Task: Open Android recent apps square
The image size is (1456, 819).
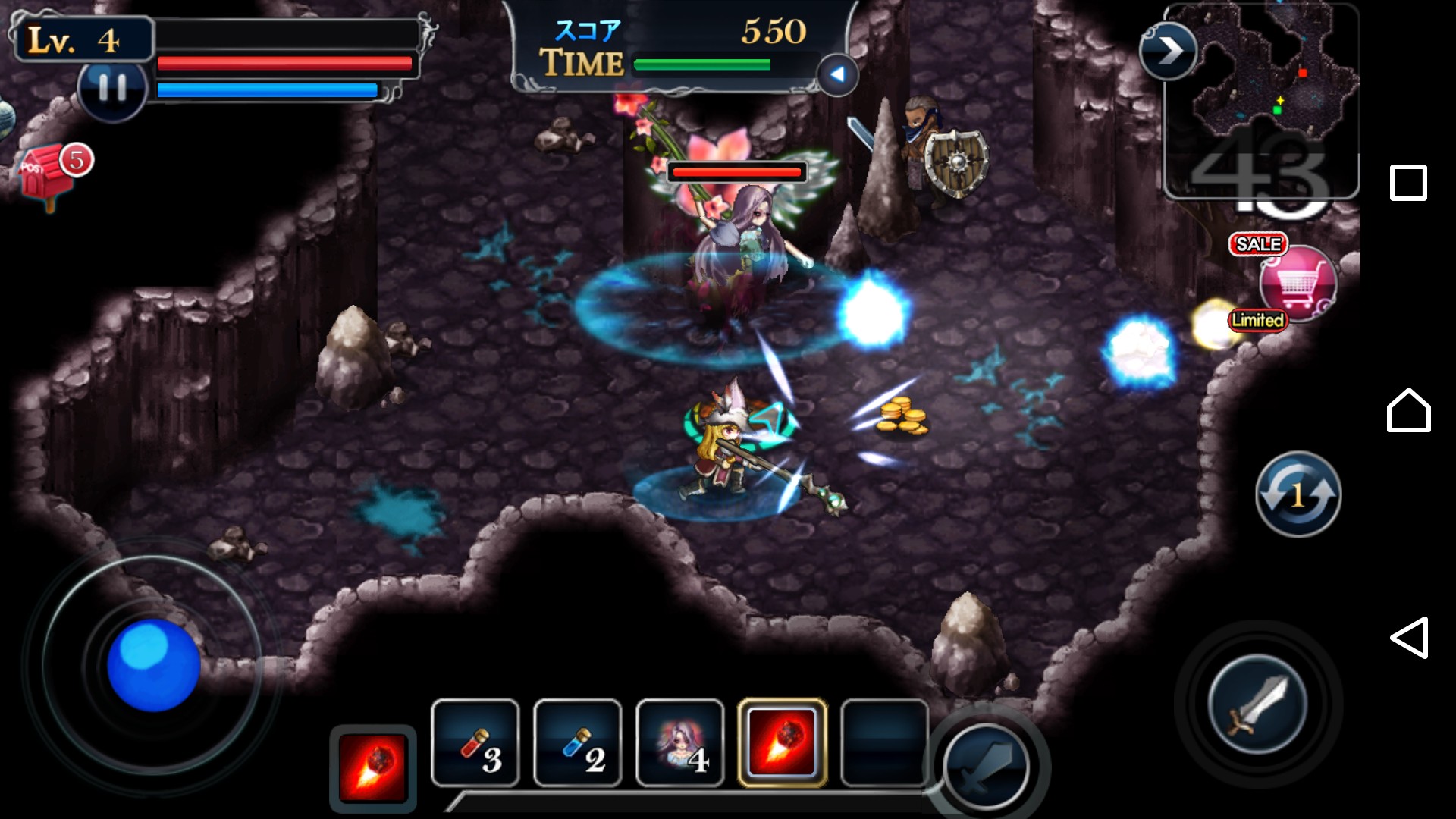Action: (1408, 183)
